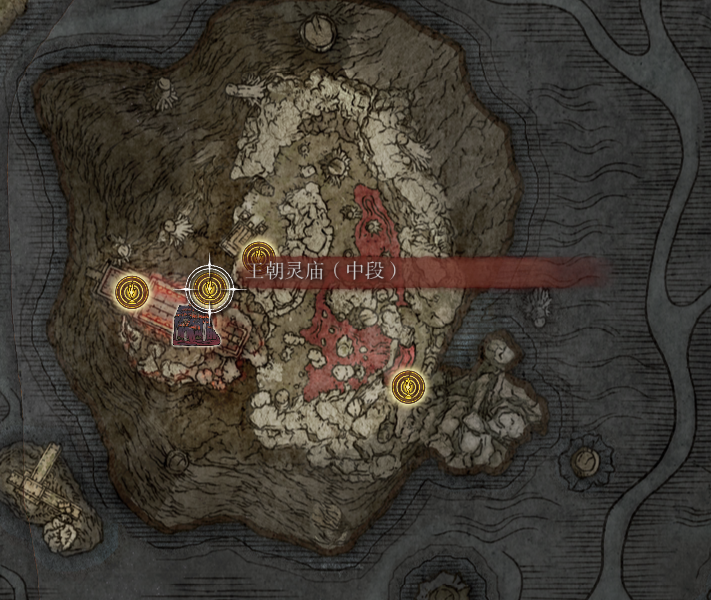Select the grace marker under the crosshair cursor
Viewport: 711px width, 600px height.
(x=209, y=290)
